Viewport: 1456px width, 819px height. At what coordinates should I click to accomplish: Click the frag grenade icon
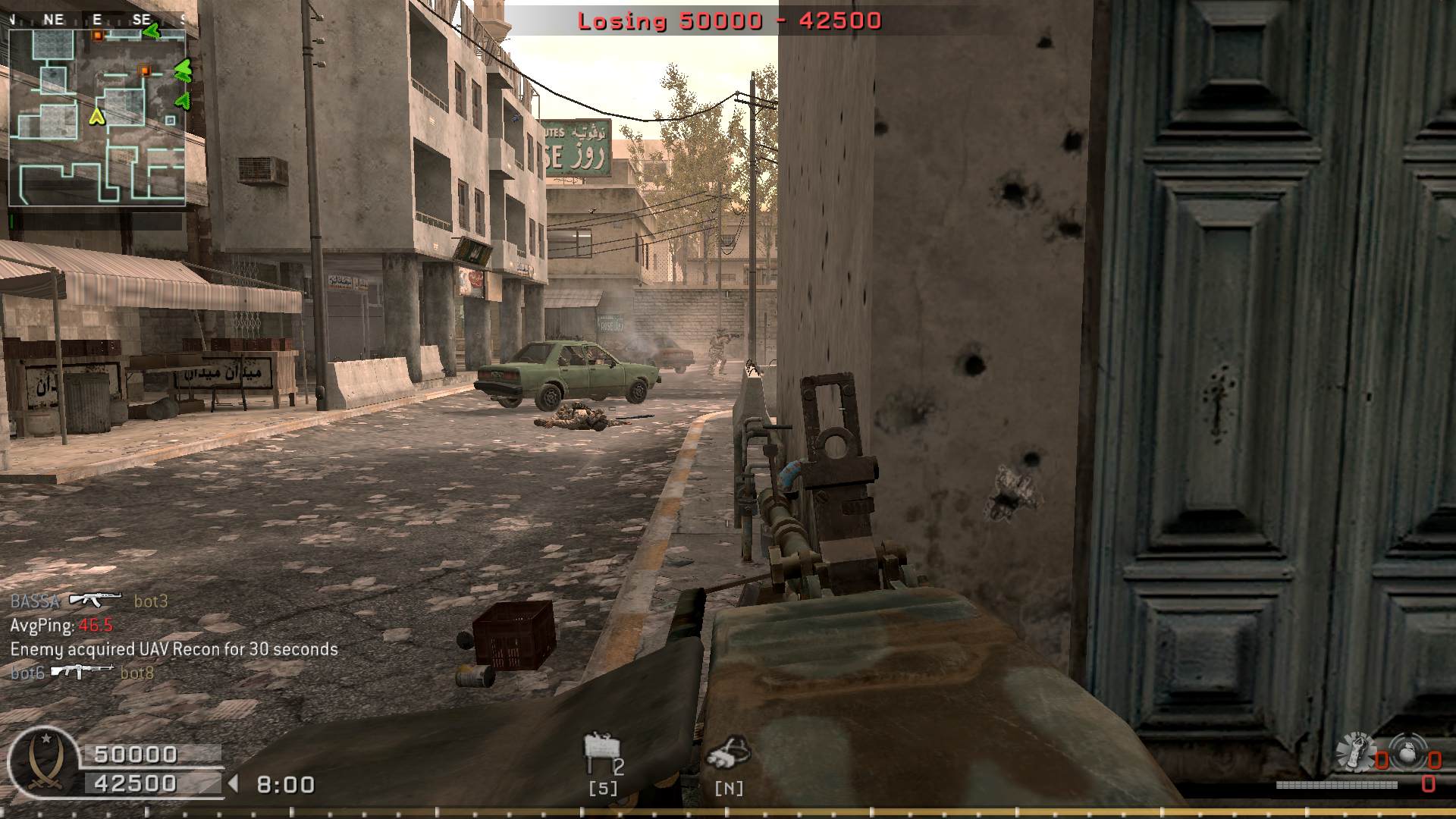click(x=1407, y=753)
